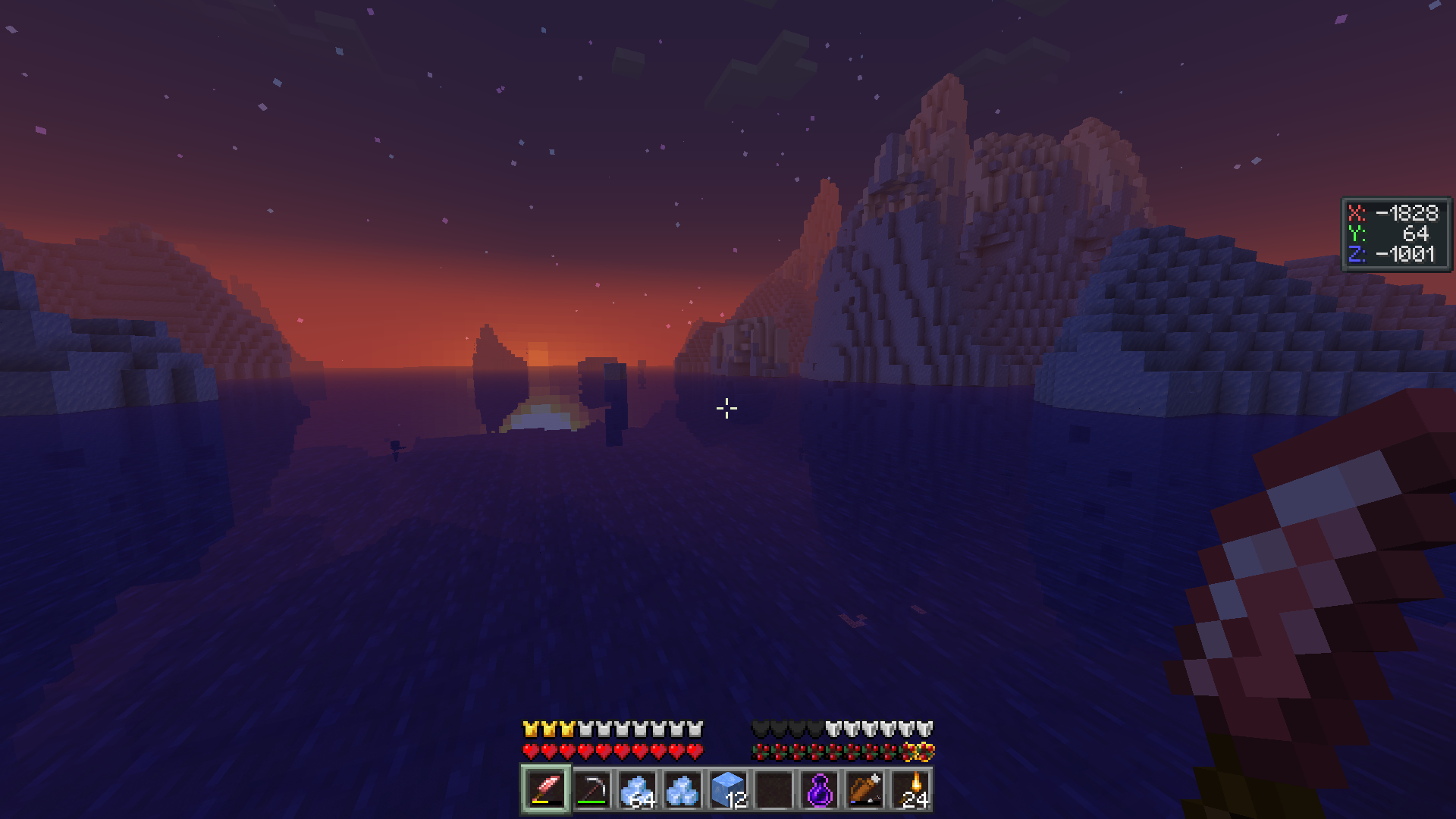Pick the purple potion bottle slot

pos(820,789)
